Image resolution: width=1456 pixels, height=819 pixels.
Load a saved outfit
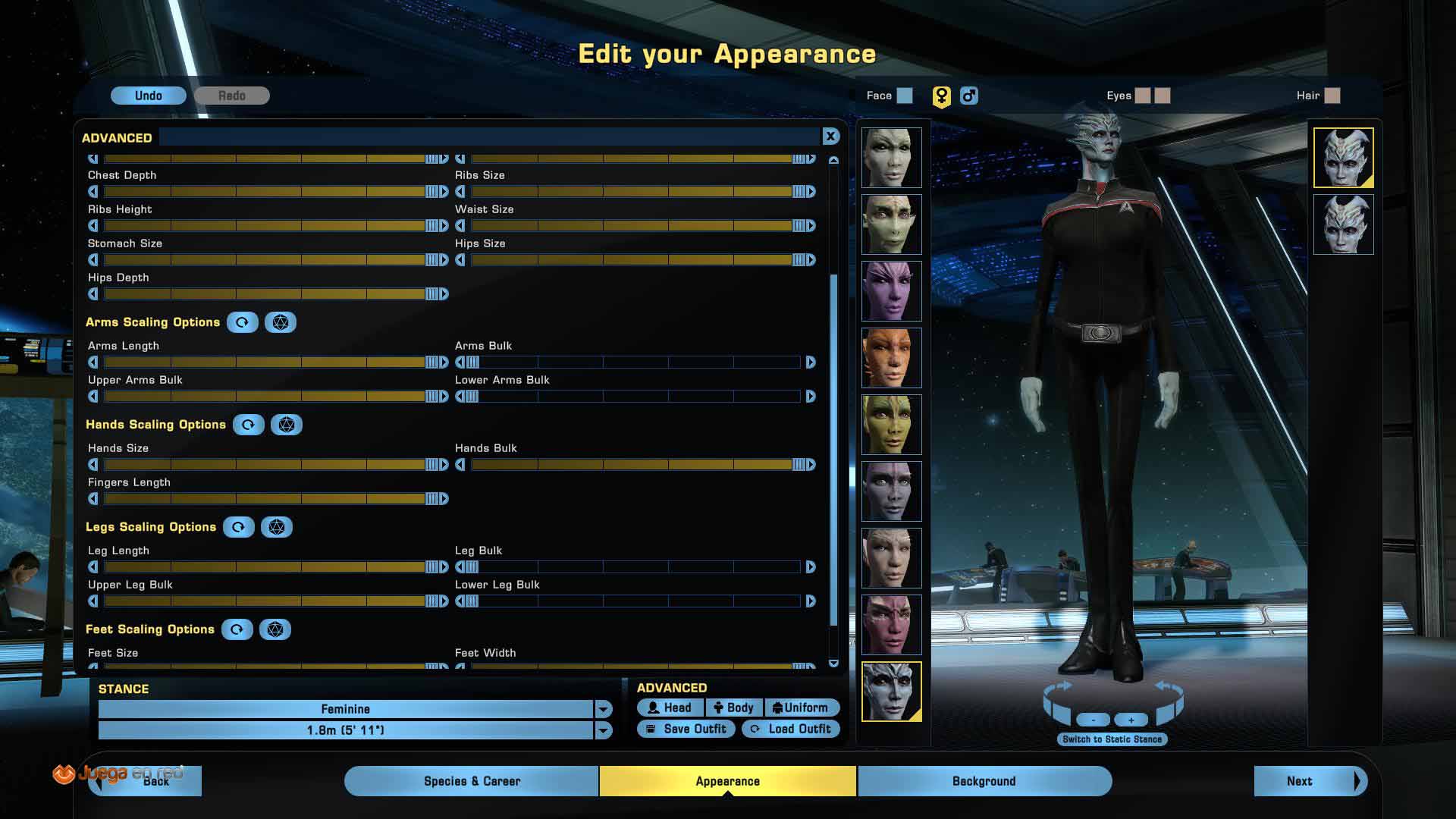pyautogui.click(x=791, y=729)
